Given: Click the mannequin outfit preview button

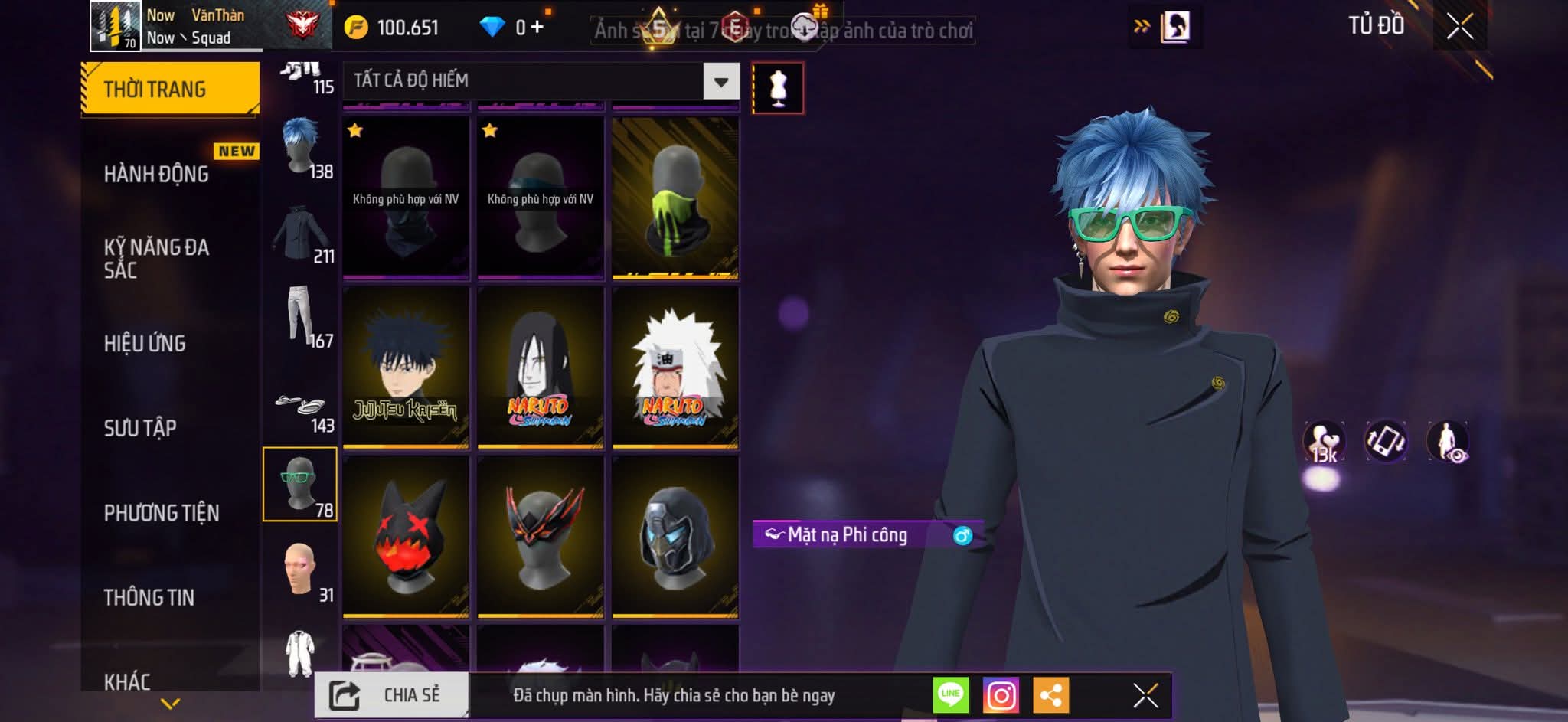Looking at the screenshot, I should pos(778,88).
